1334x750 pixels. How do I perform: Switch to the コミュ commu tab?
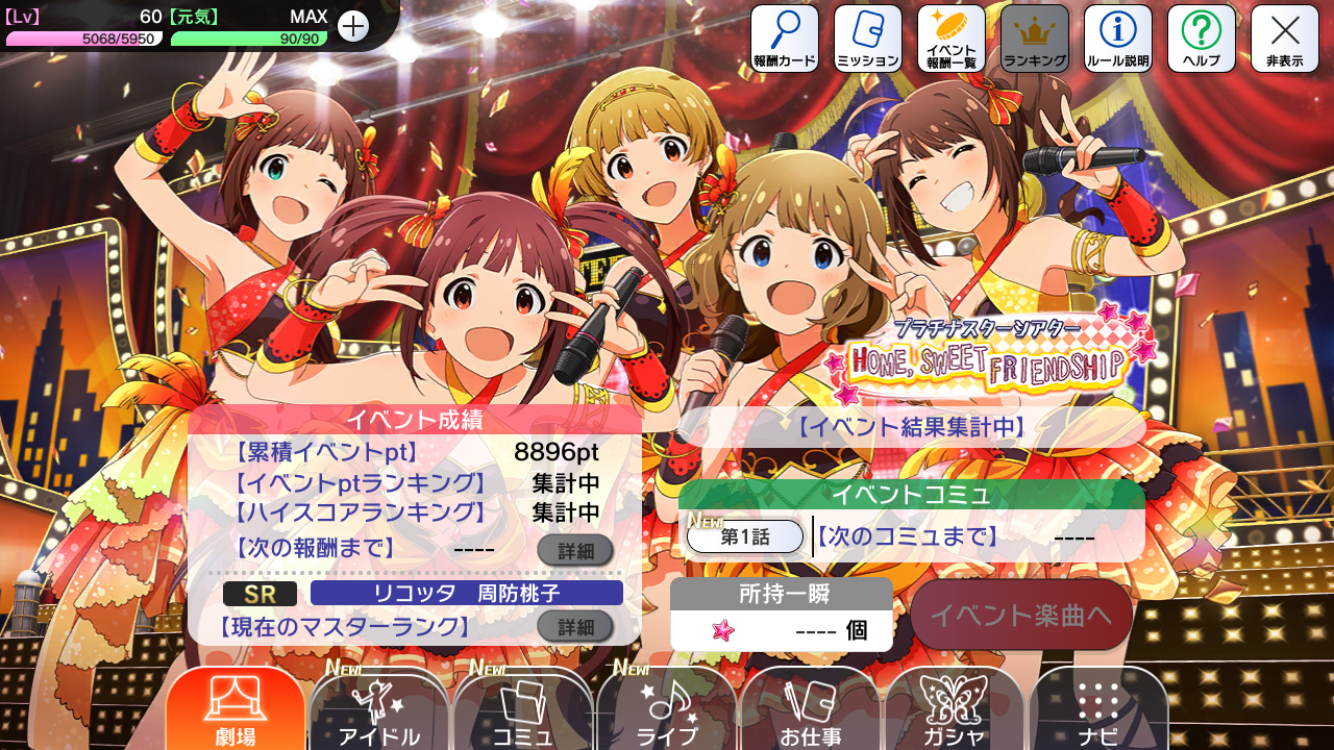tap(523, 710)
